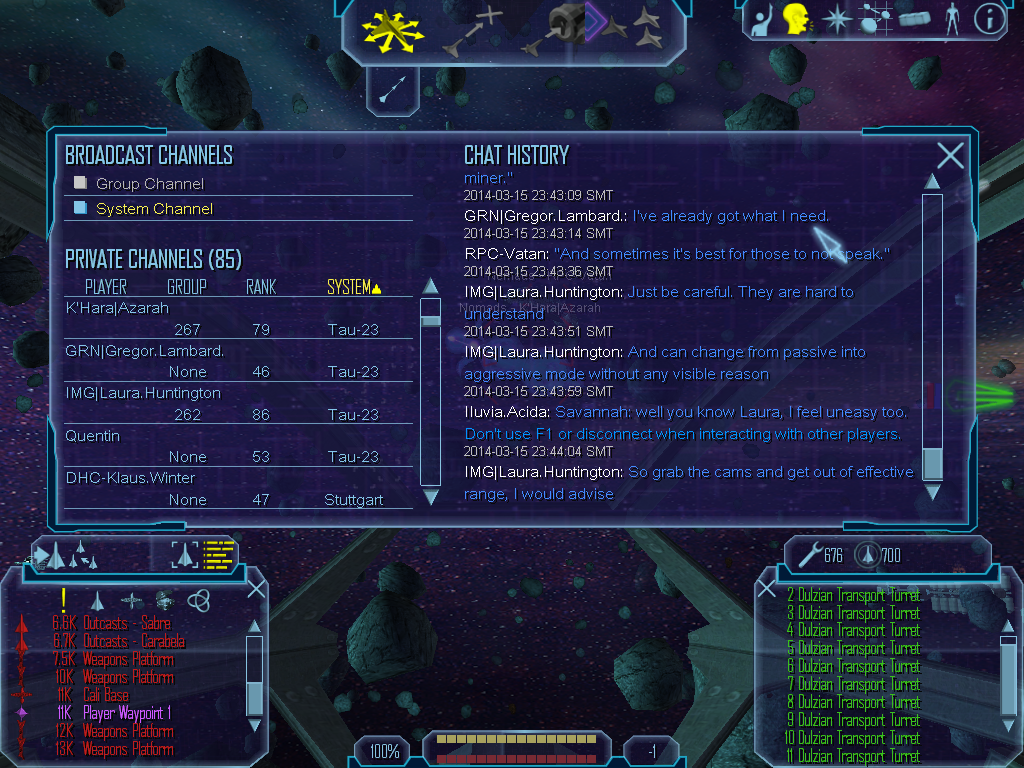Pick IMG|Laura.Huntington as private channel
The height and width of the screenshot is (768, 1024).
pos(142,393)
